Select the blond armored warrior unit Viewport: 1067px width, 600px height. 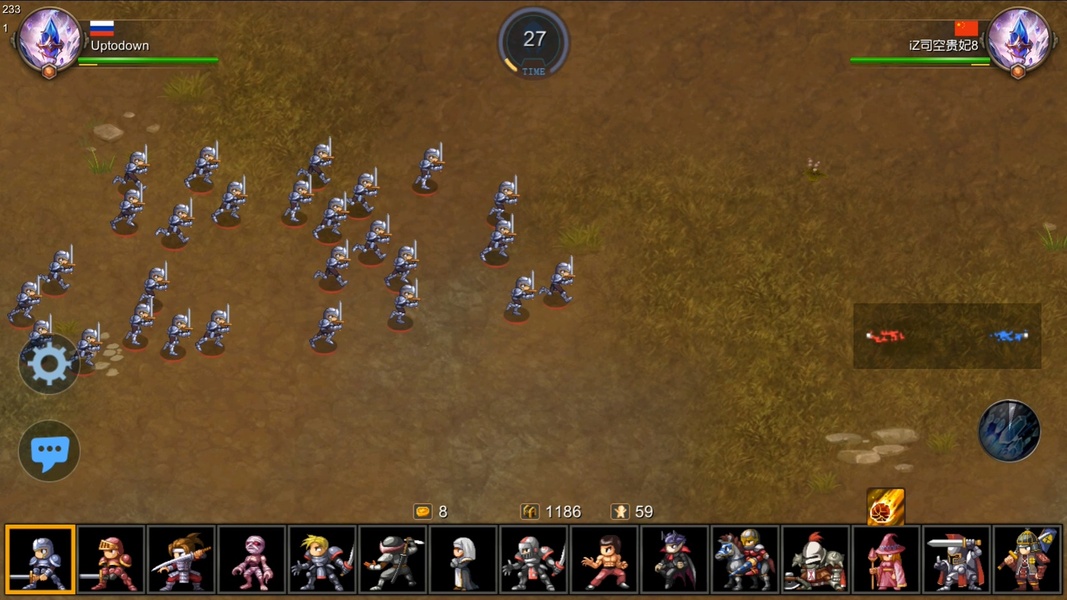(x=322, y=560)
